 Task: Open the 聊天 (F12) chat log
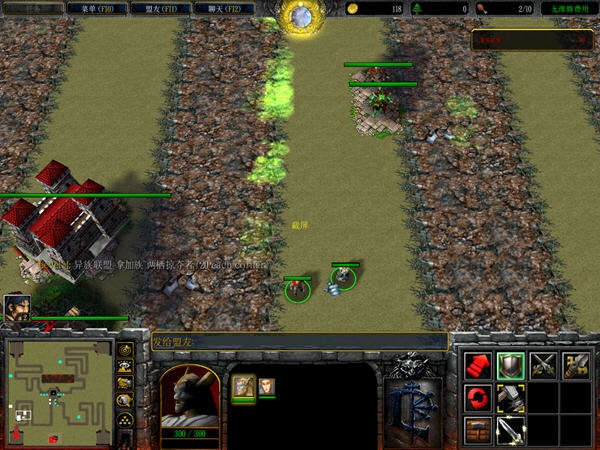pyautogui.click(x=222, y=8)
